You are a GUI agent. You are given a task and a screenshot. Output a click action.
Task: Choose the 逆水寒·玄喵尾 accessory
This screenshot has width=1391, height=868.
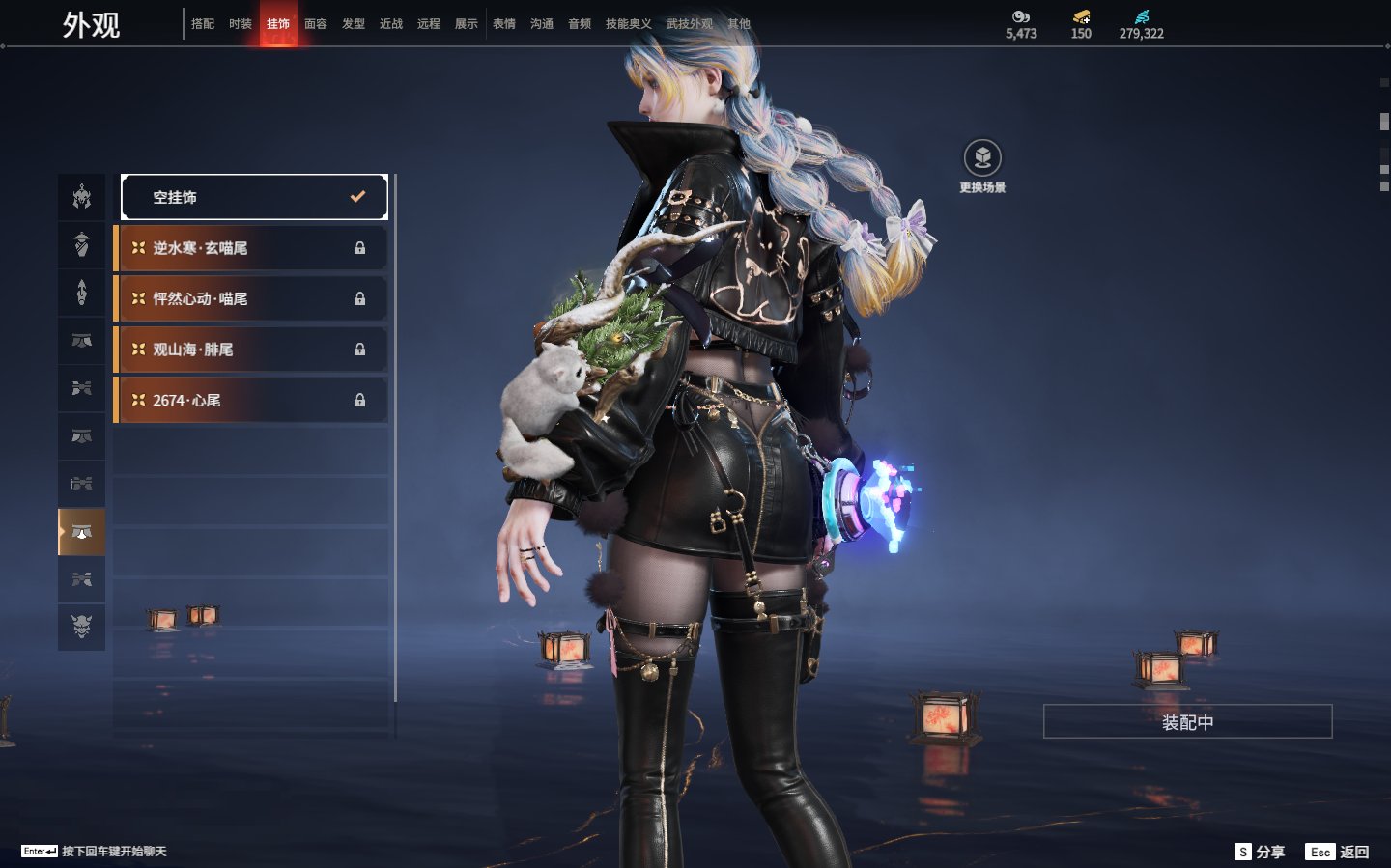click(x=251, y=248)
